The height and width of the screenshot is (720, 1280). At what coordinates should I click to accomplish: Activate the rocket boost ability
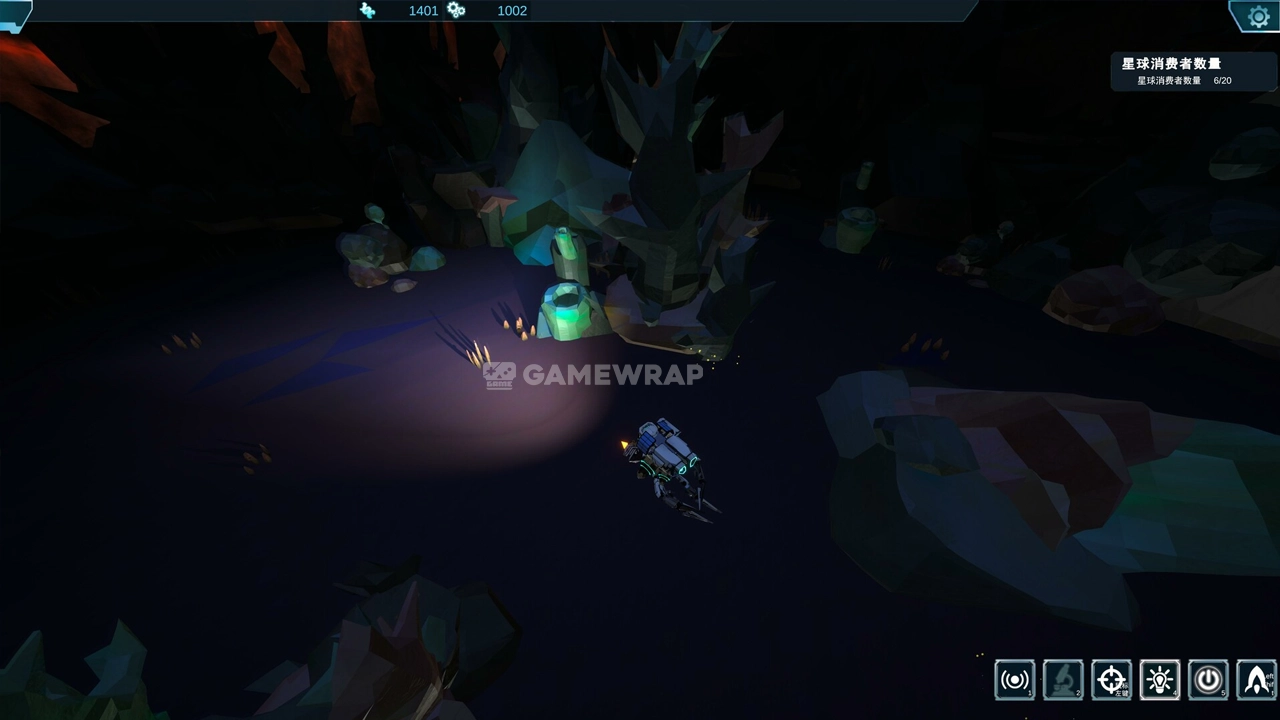[1256, 680]
